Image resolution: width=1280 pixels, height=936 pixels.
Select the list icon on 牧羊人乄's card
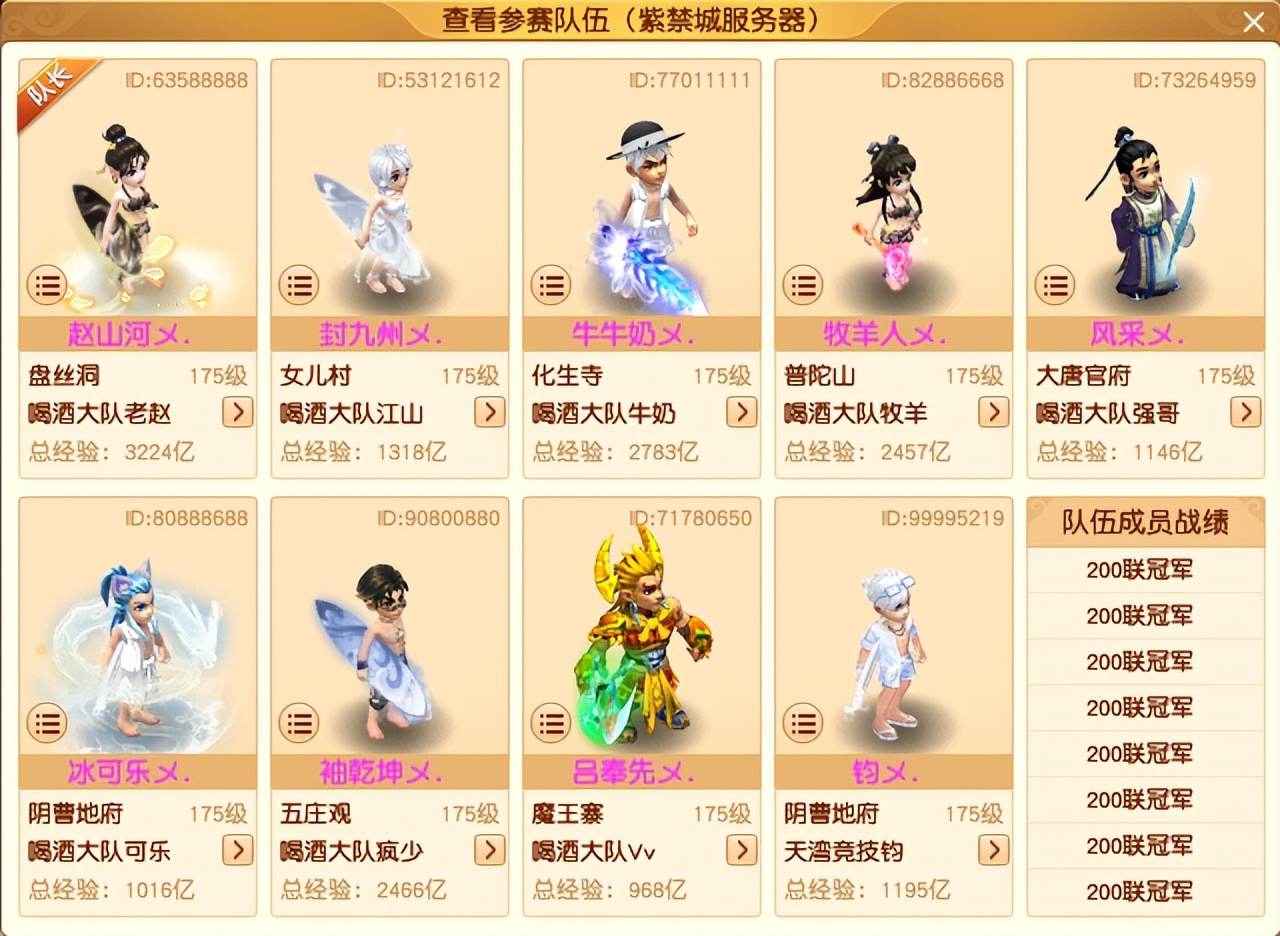(x=803, y=285)
